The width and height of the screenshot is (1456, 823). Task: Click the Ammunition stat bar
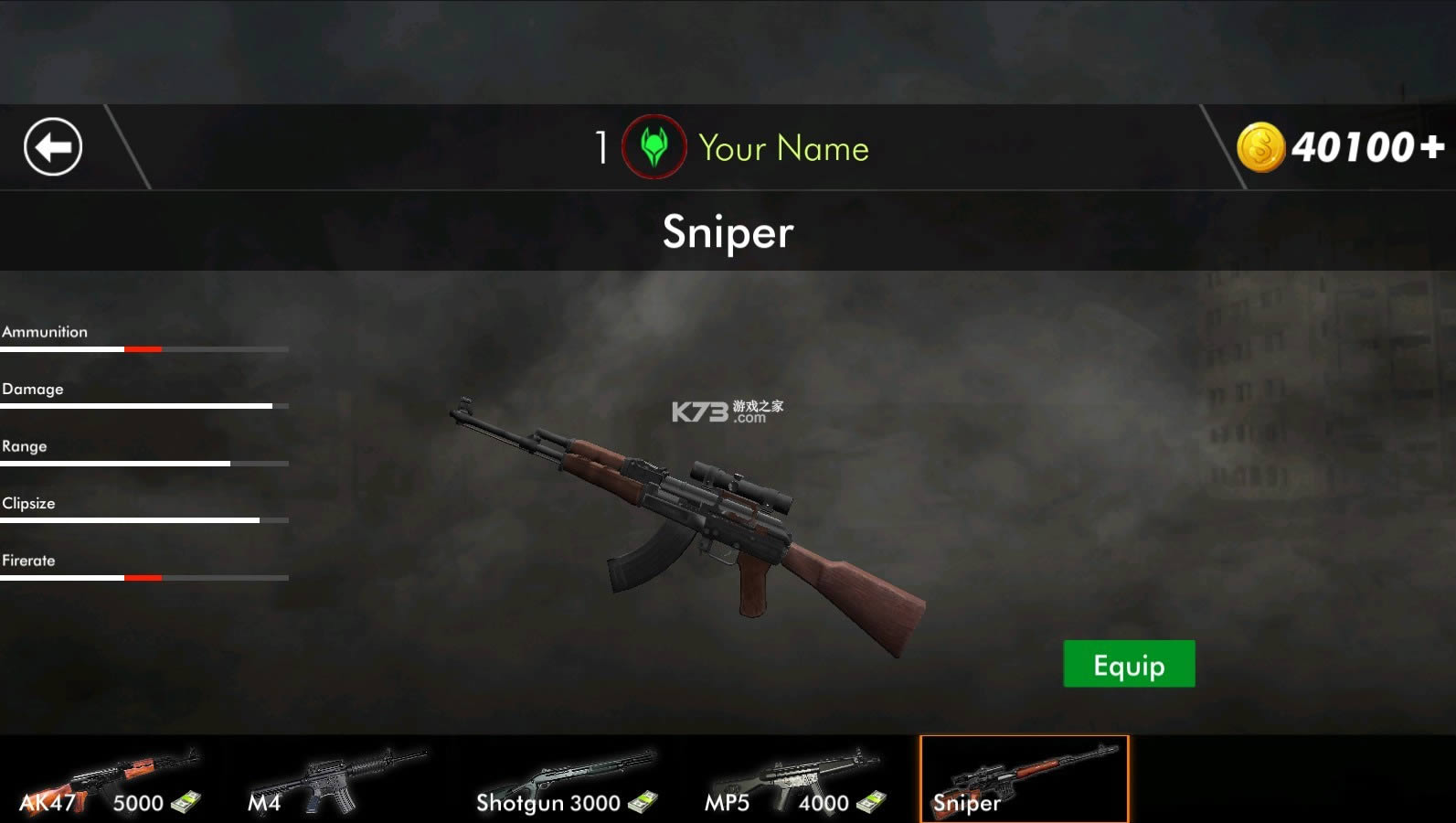pos(143,348)
